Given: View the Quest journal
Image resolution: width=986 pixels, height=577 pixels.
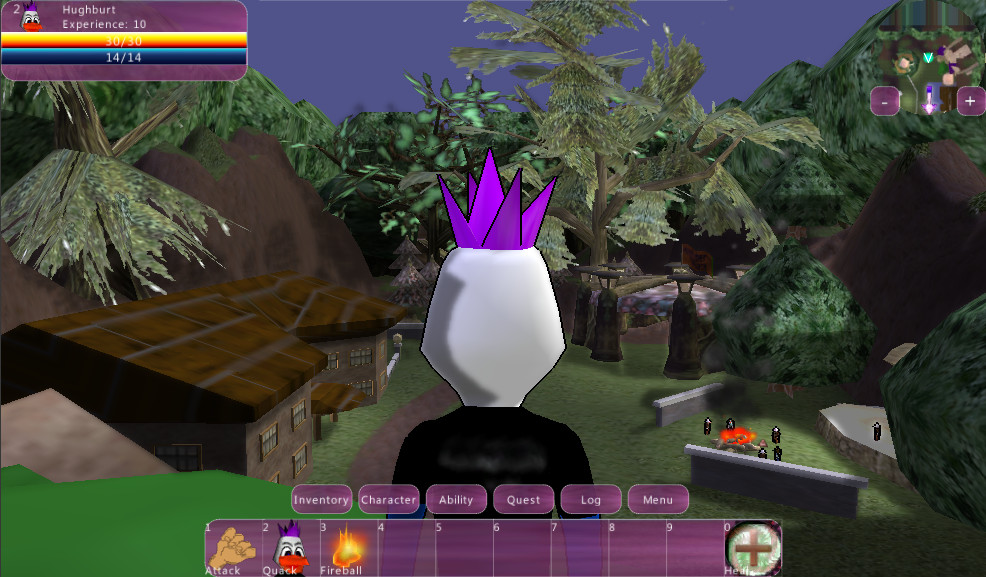Looking at the screenshot, I should [523, 499].
